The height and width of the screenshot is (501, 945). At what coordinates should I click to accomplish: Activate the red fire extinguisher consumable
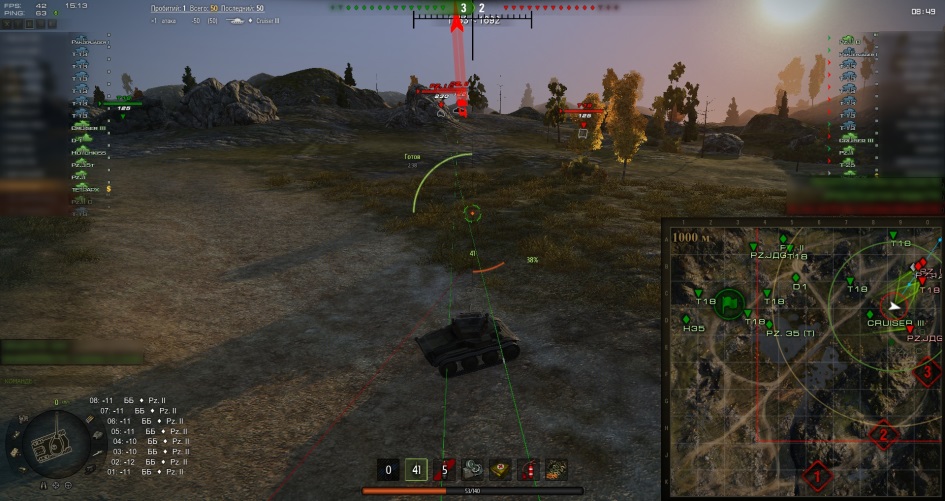pyautogui.click(x=528, y=469)
